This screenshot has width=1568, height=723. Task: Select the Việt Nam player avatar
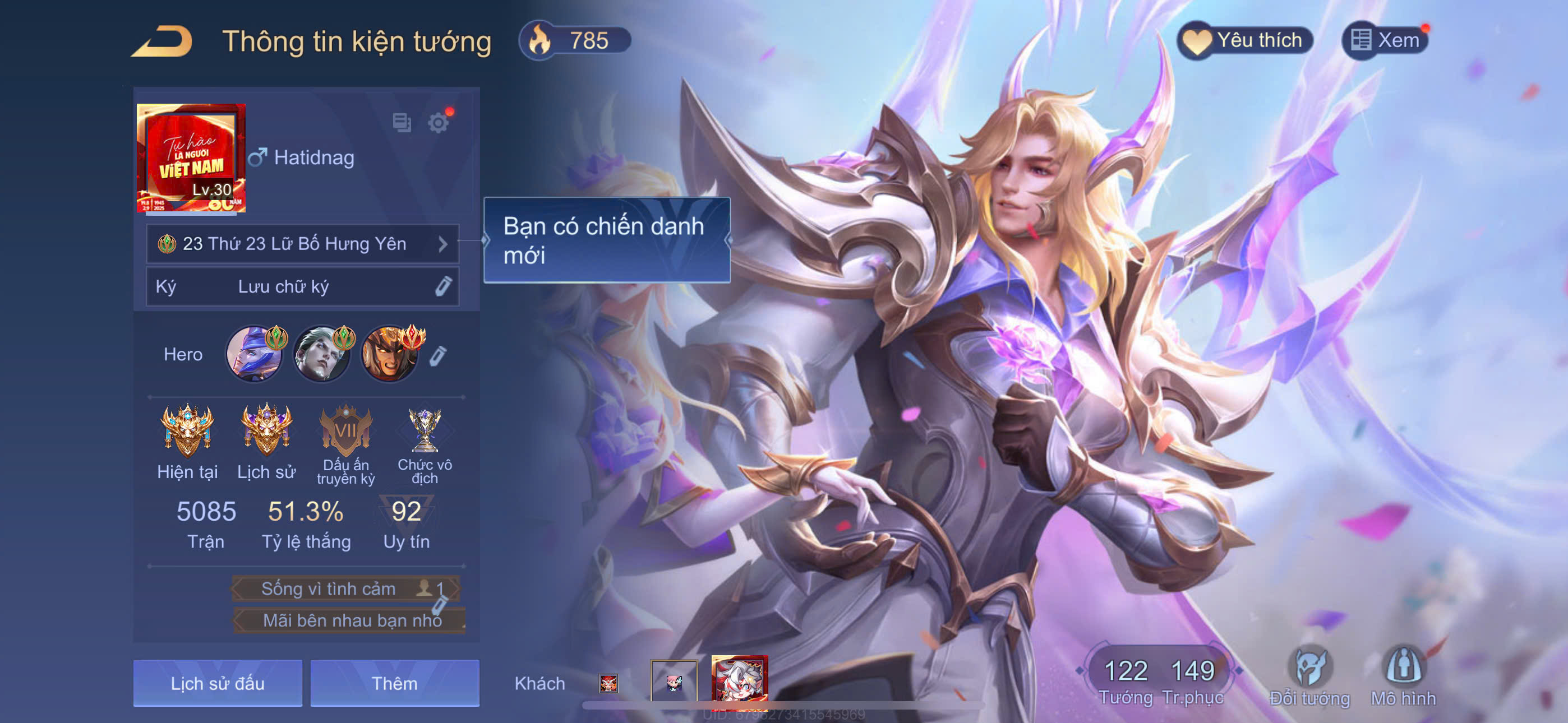191,158
